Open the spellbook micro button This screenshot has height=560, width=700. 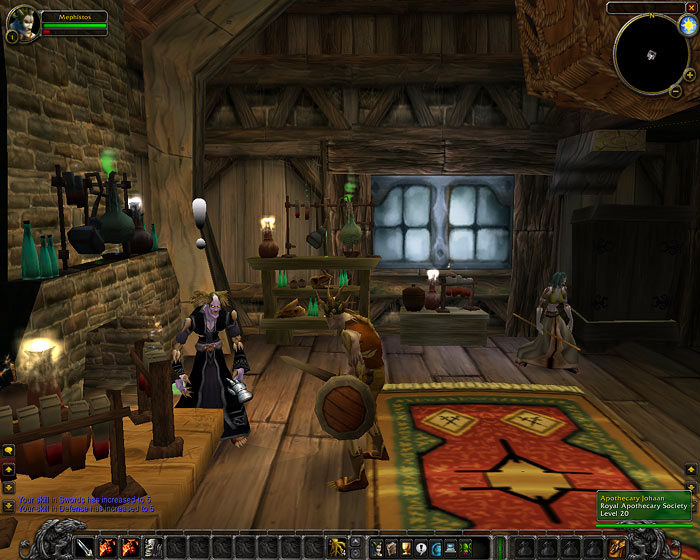point(392,547)
